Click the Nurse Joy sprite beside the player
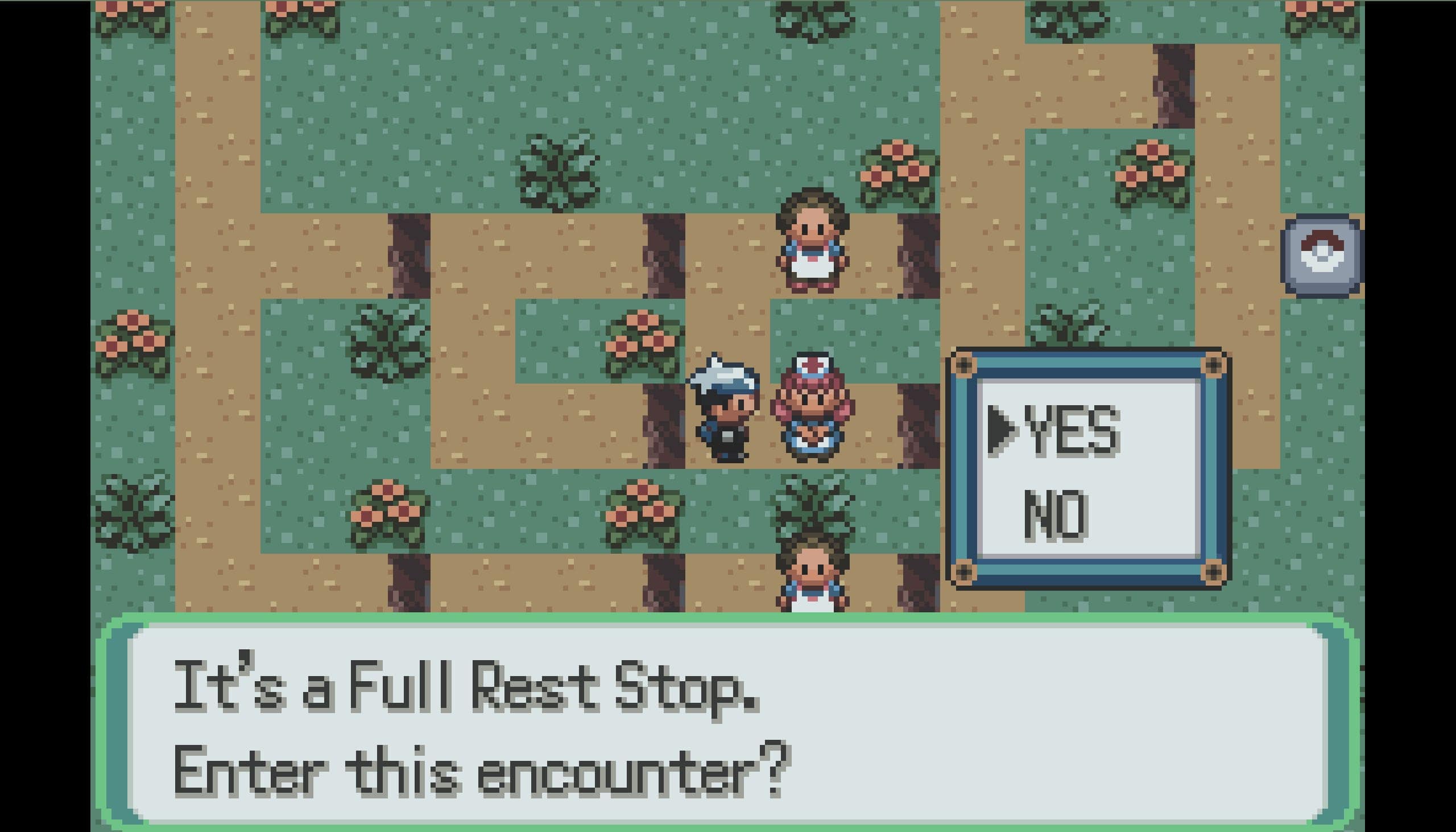 pyautogui.click(x=813, y=407)
